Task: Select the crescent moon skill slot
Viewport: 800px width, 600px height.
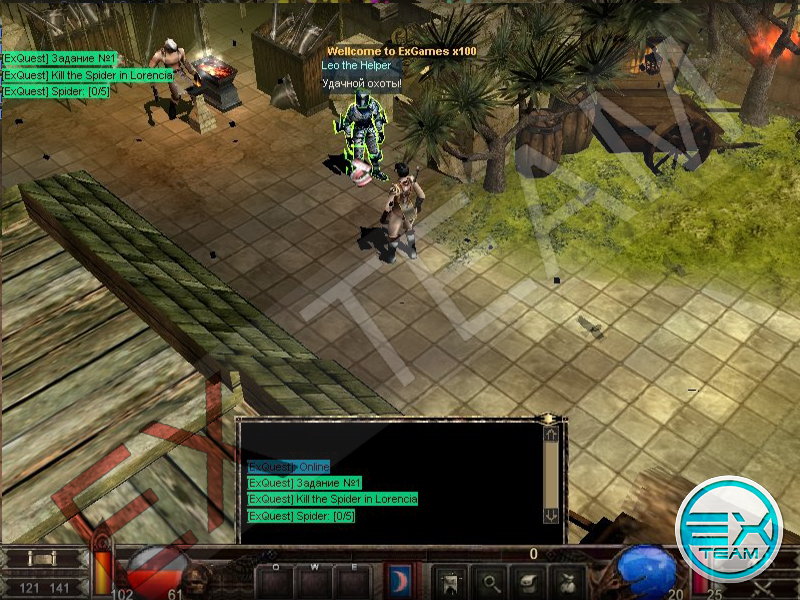Action: click(x=398, y=578)
